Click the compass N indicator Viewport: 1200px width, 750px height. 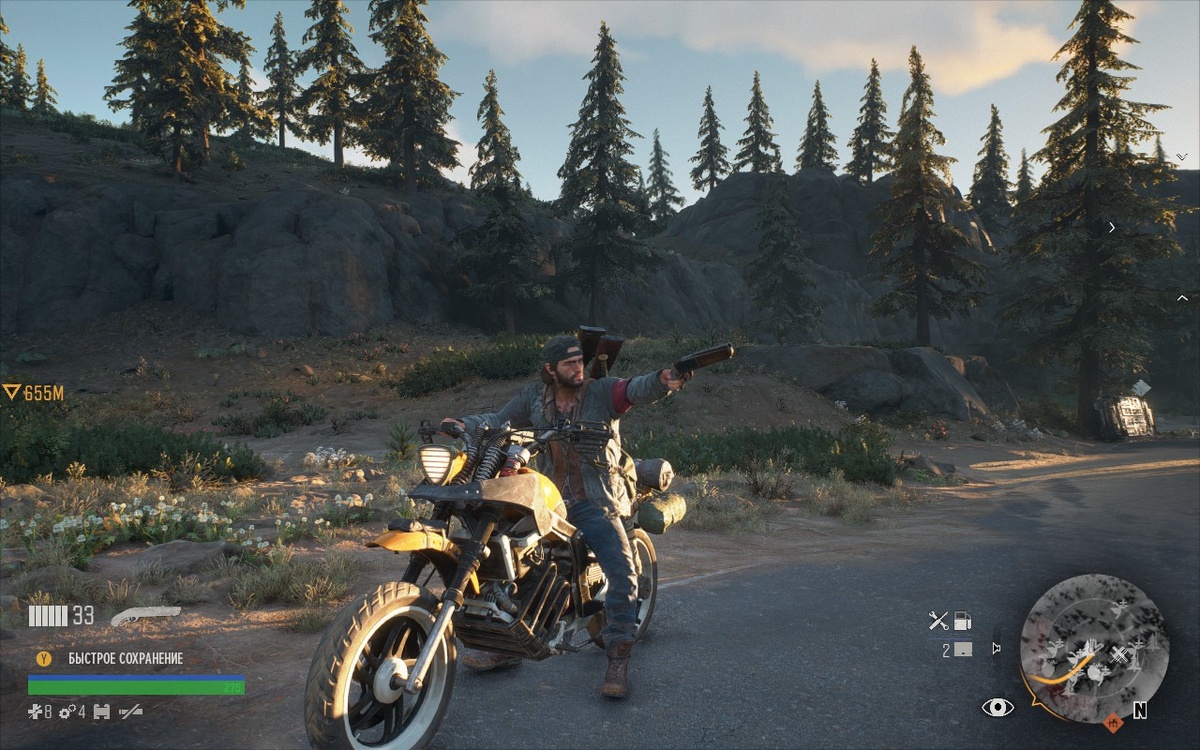click(x=1139, y=710)
